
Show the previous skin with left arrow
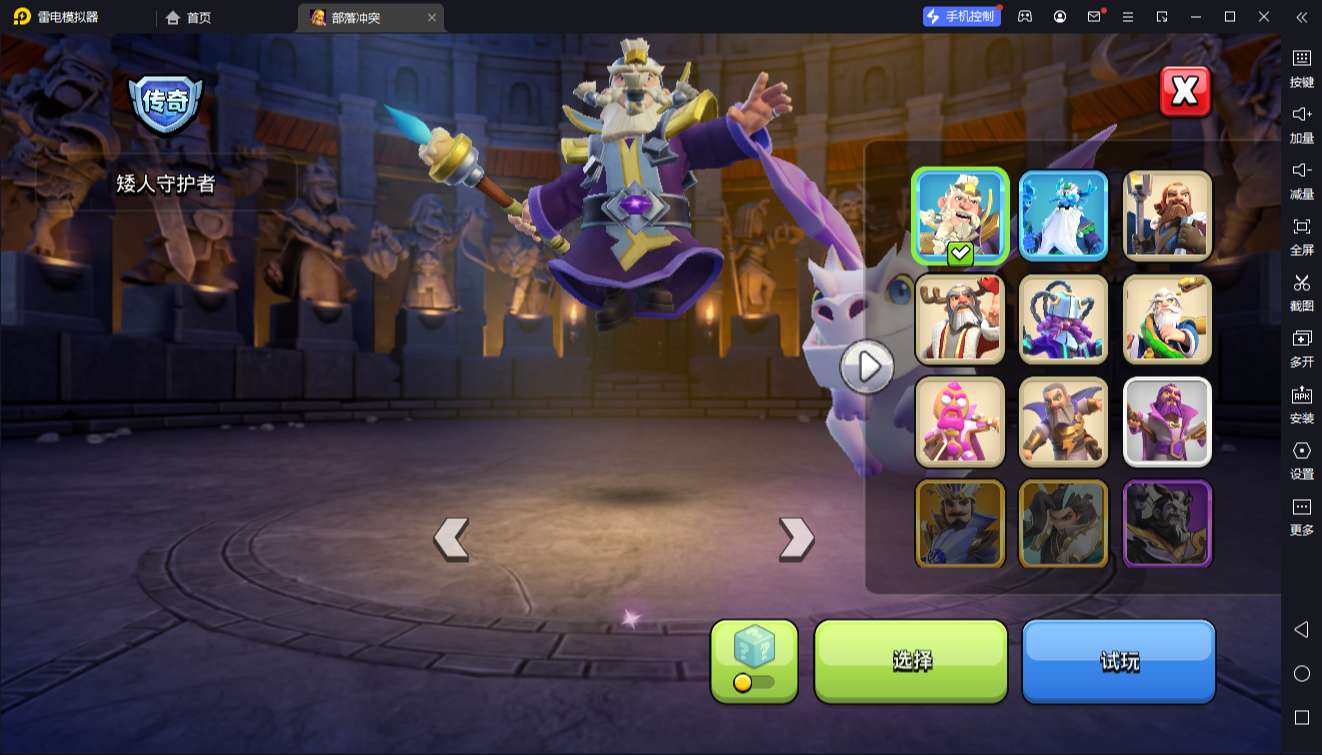click(451, 539)
